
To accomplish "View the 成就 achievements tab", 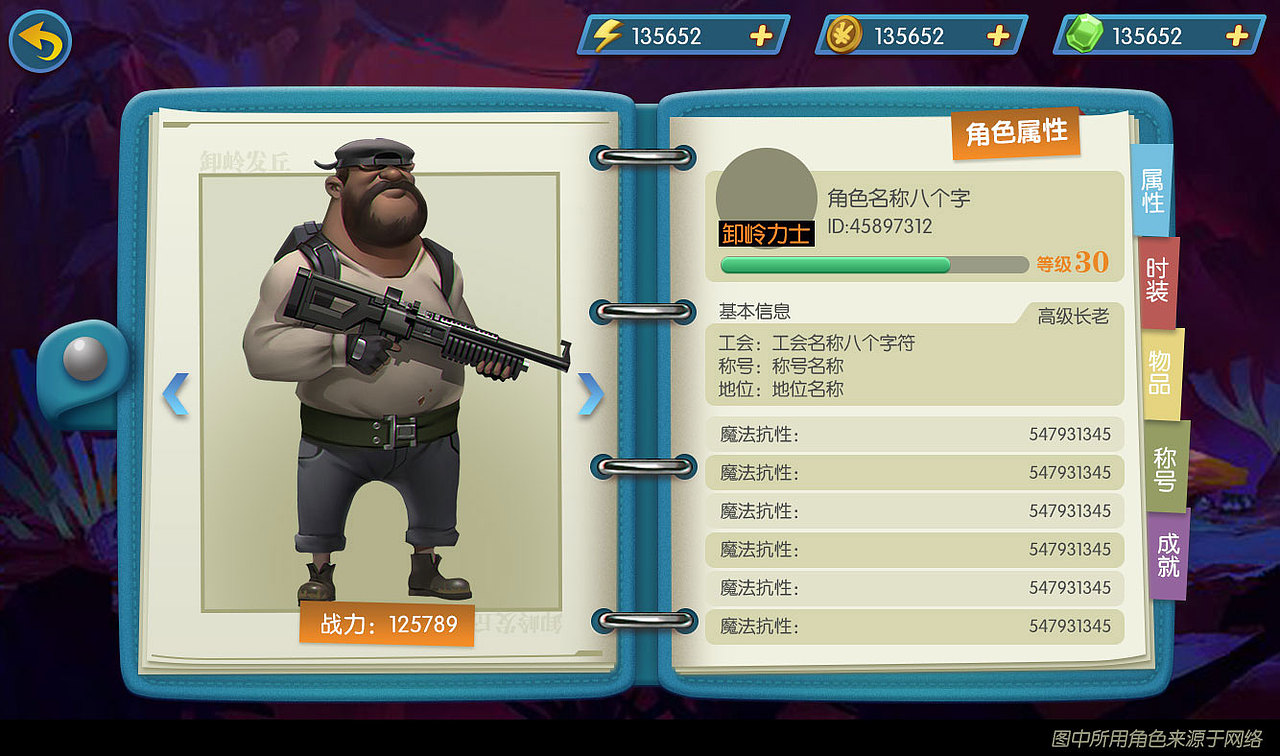I will coord(1169,556).
